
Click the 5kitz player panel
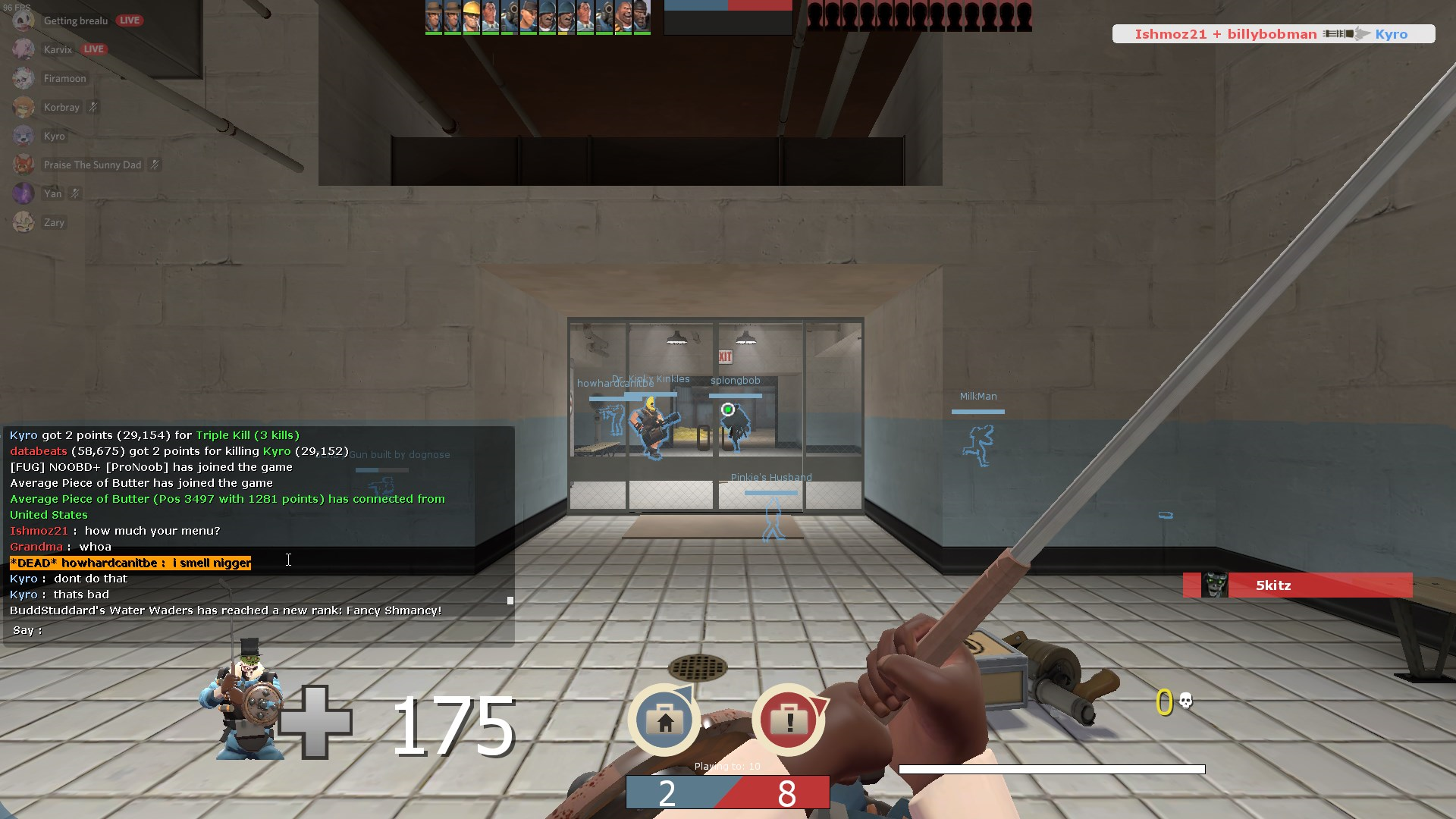[1298, 585]
